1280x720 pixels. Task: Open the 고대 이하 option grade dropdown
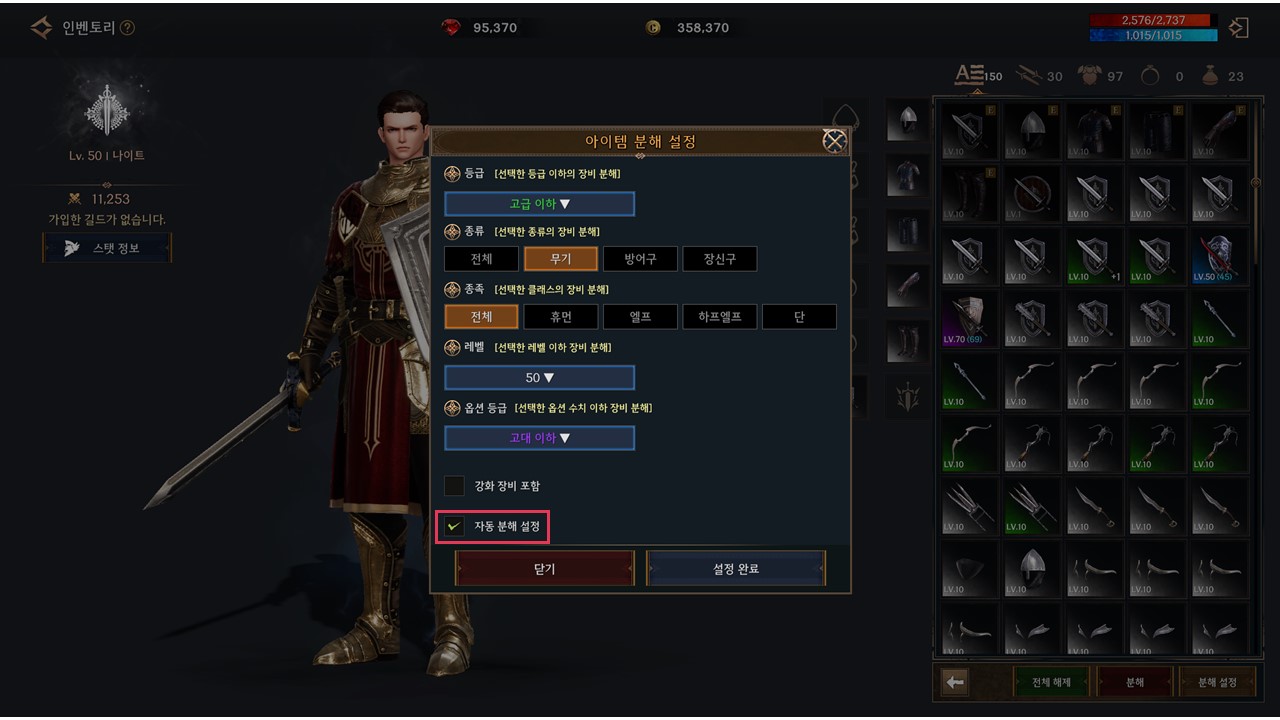[540, 438]
